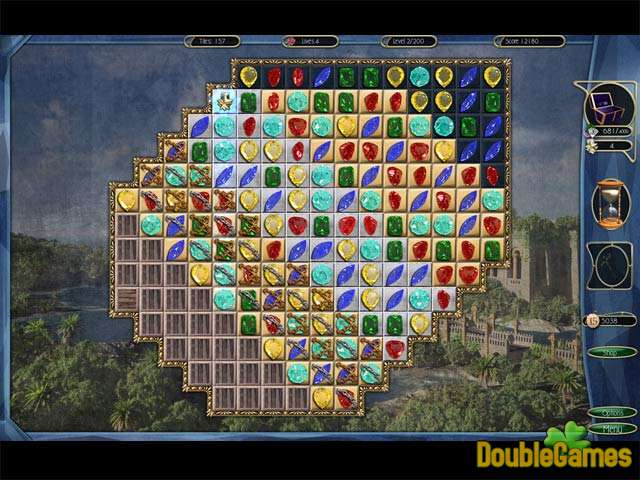Open the Options screen

611,412
